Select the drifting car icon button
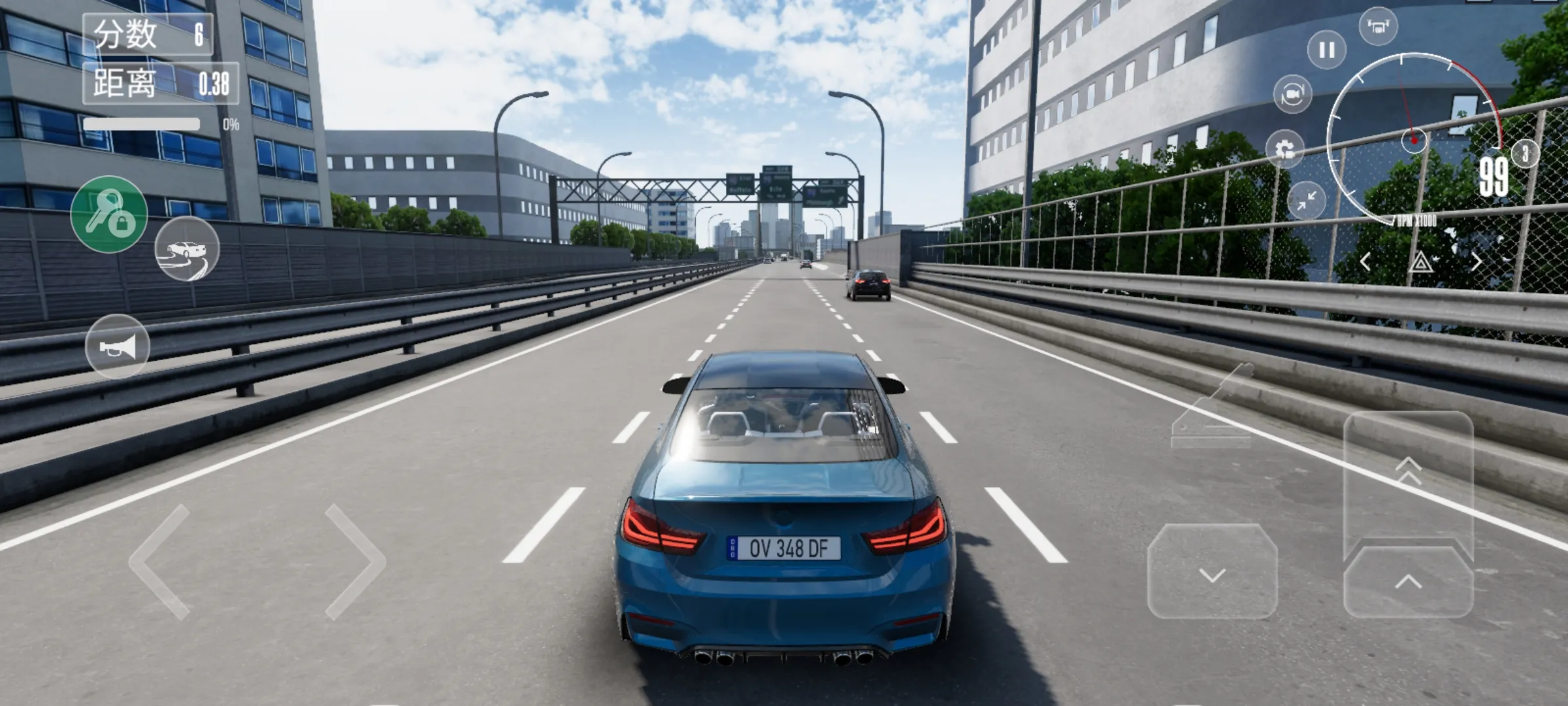 point(187,249)
